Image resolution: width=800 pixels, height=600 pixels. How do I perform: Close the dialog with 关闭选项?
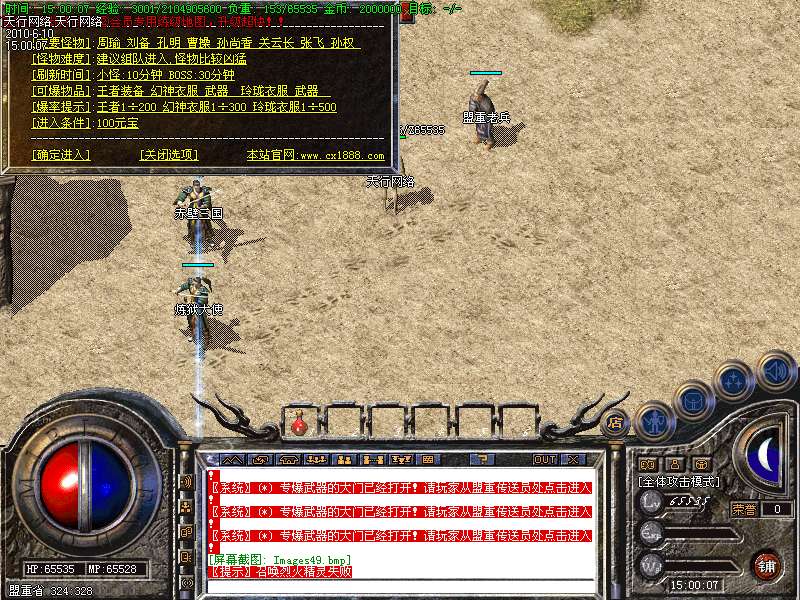click(169, 155)
